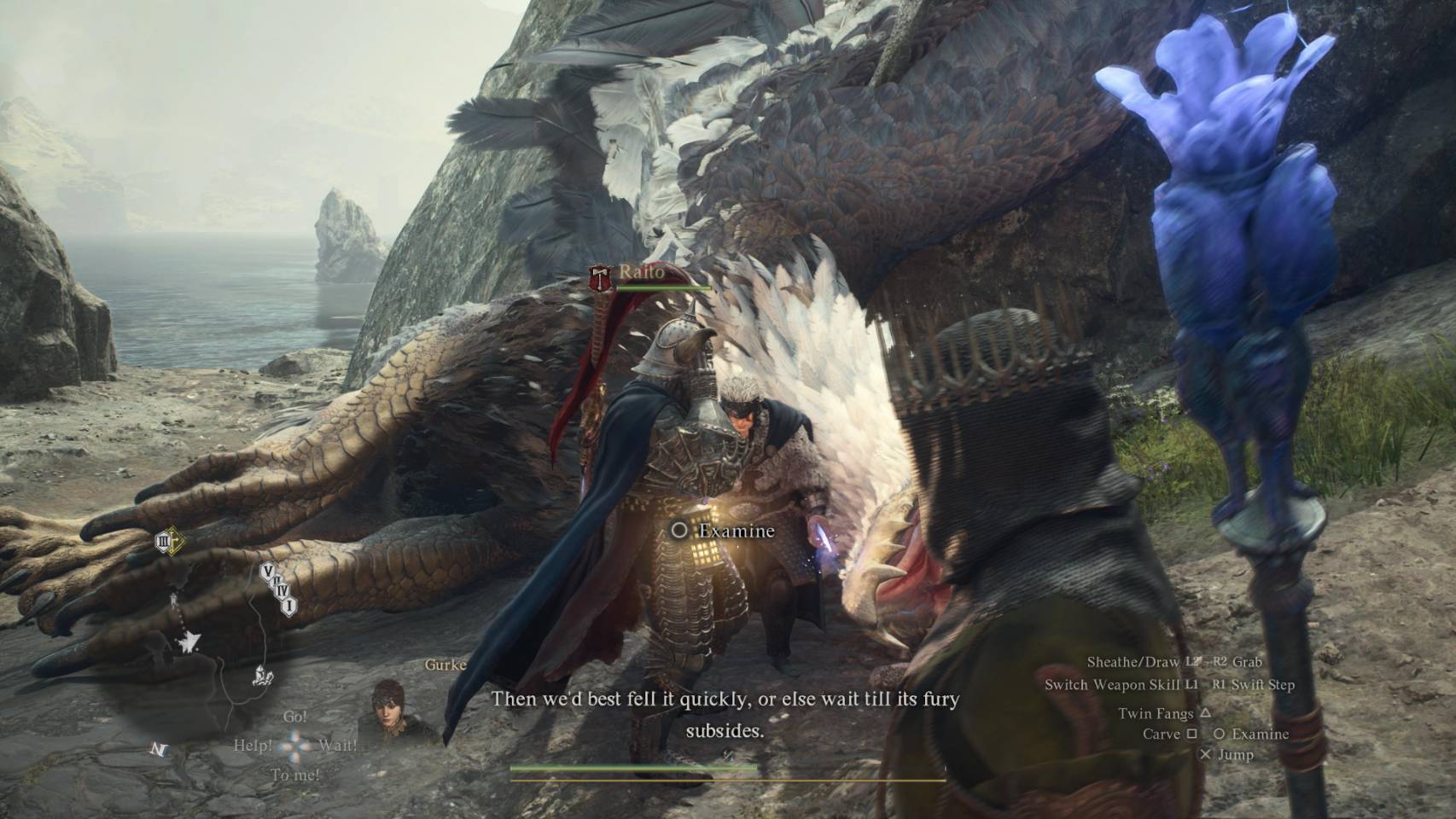The width and height of the screenshot is (1456, 819).
Task: Click the red vocation icon beside Raito's name
Action: [601, 276]
